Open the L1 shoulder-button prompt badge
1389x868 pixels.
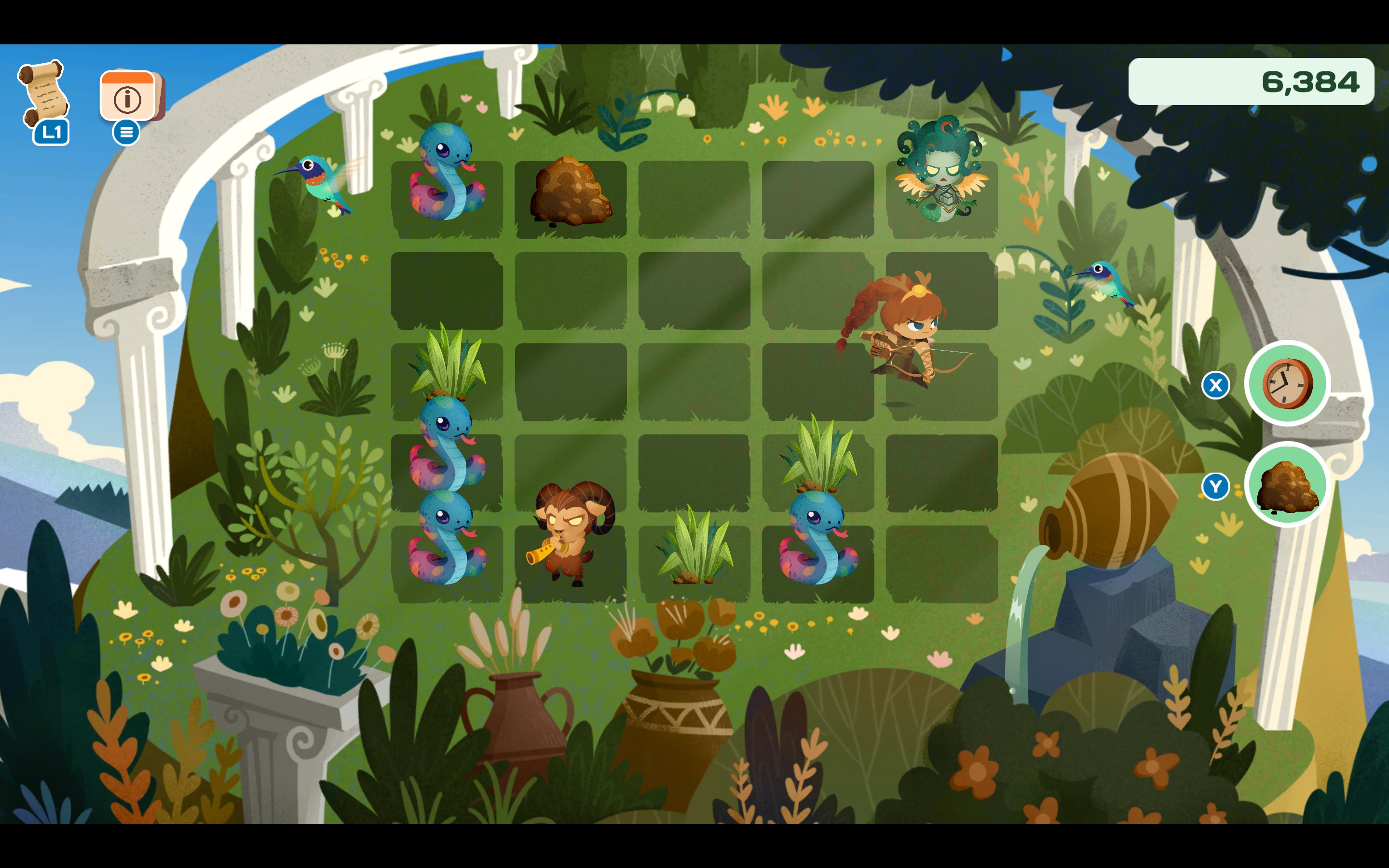pos(51,133)
